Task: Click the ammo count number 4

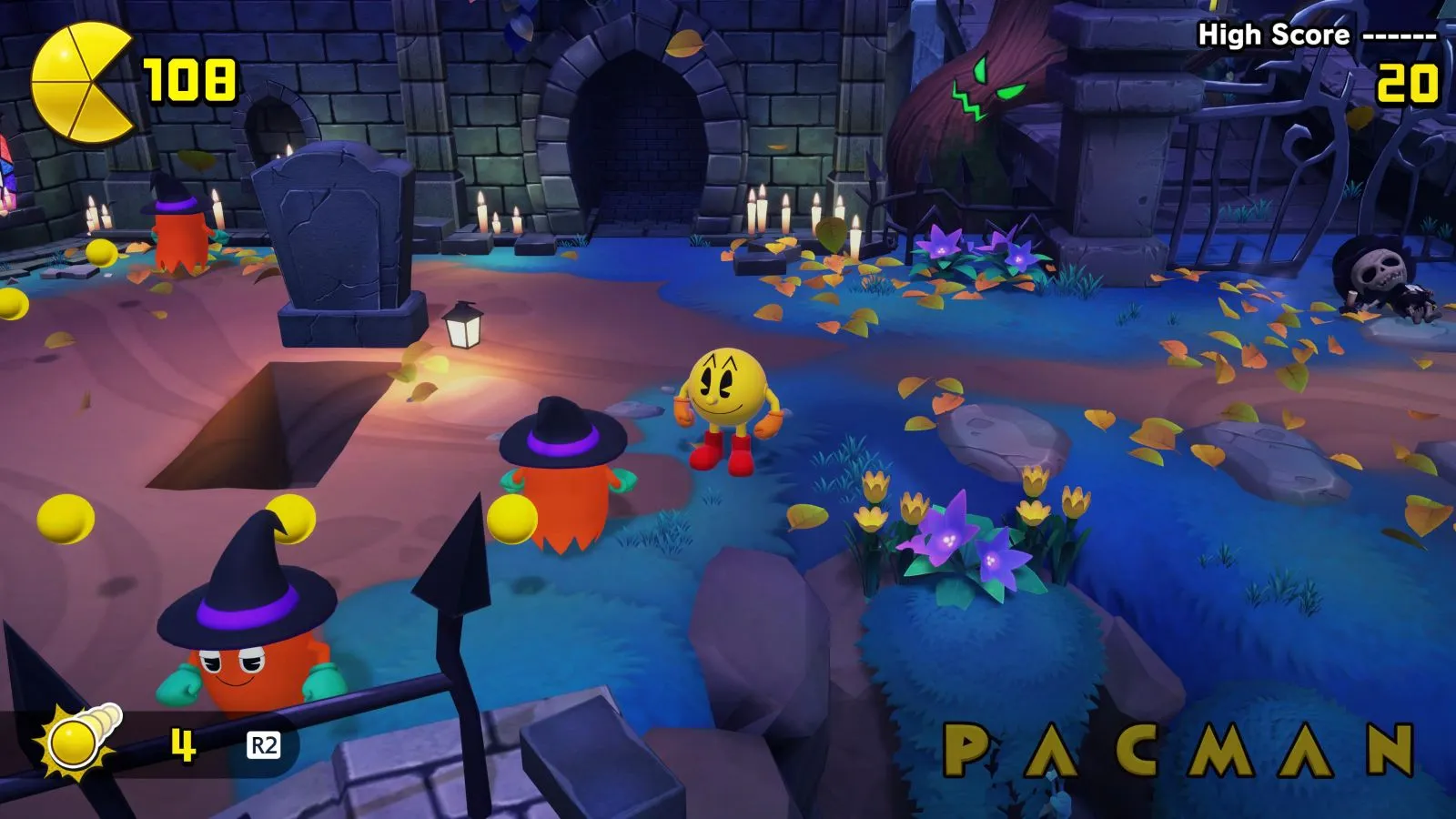Action: pyautogui.click(x=181, y=743)
